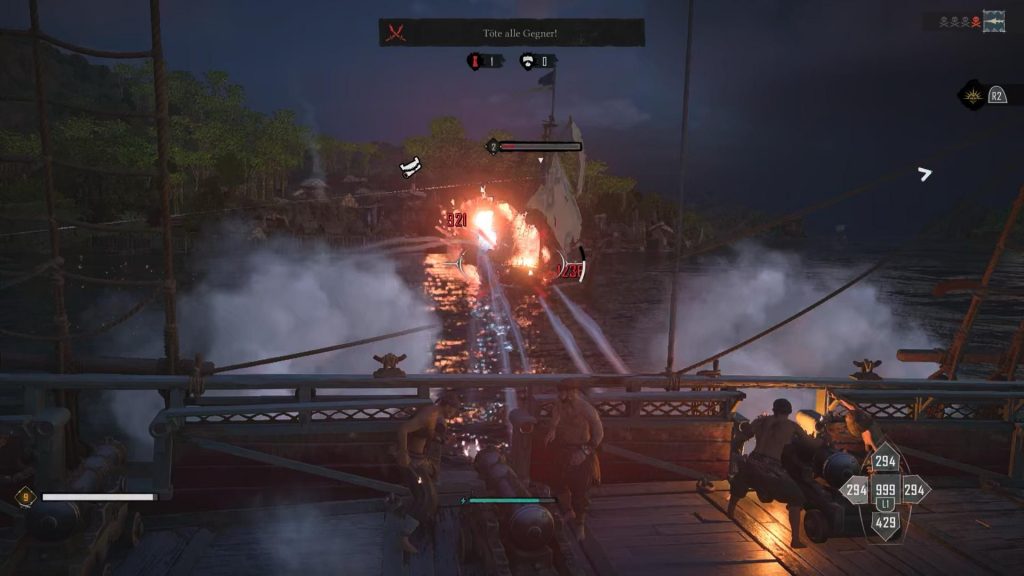Screen dimensions: 1024x576
Task: Activate the golden sun ability icon
Action: pos(971,95)
